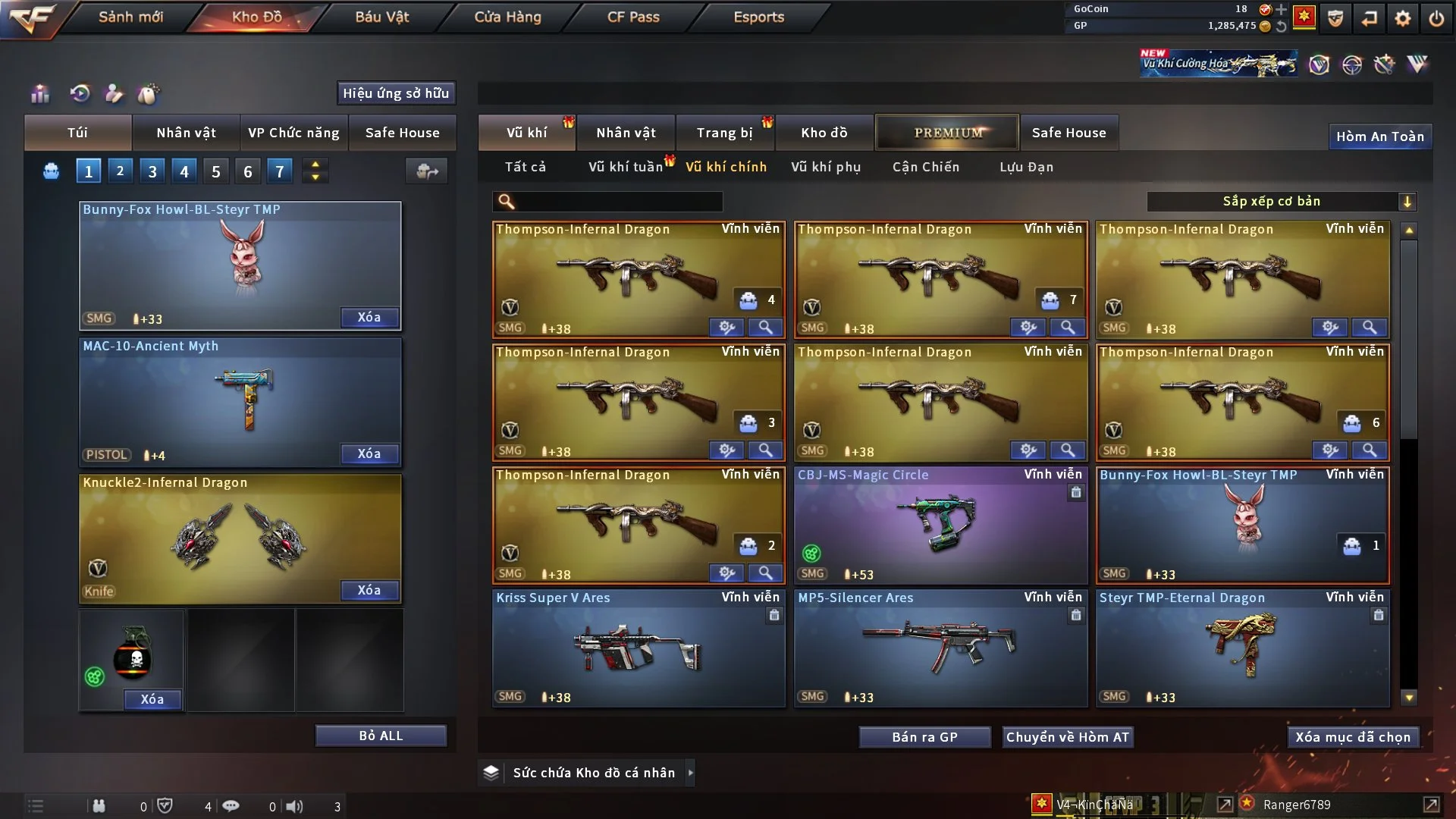Click the Hiệu ứng sở hữu button
The width and height of the screenshot is (1456, 819).
click(x=396, y=93)
